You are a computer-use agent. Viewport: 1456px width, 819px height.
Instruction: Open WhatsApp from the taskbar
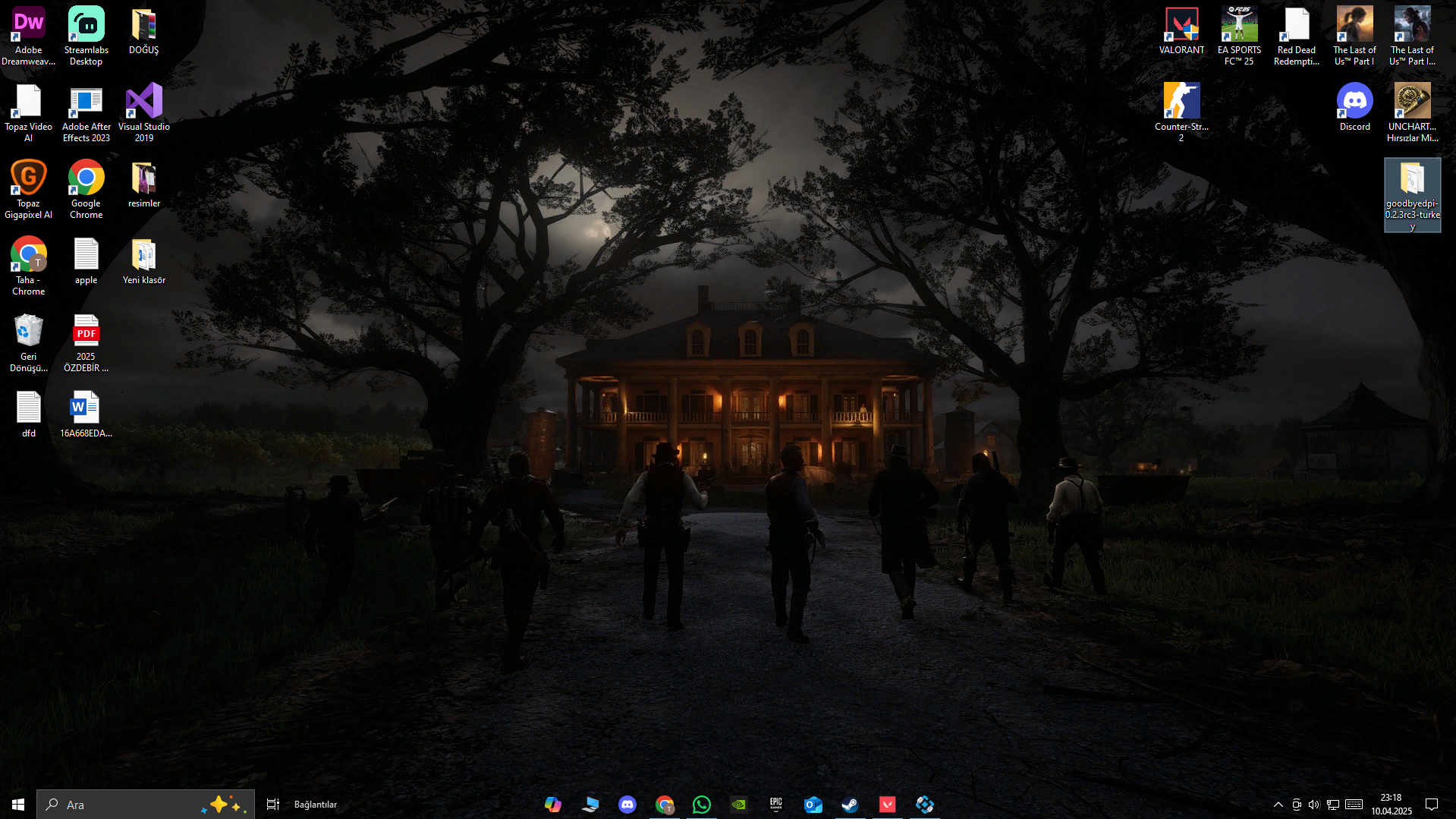click(701, 805)
